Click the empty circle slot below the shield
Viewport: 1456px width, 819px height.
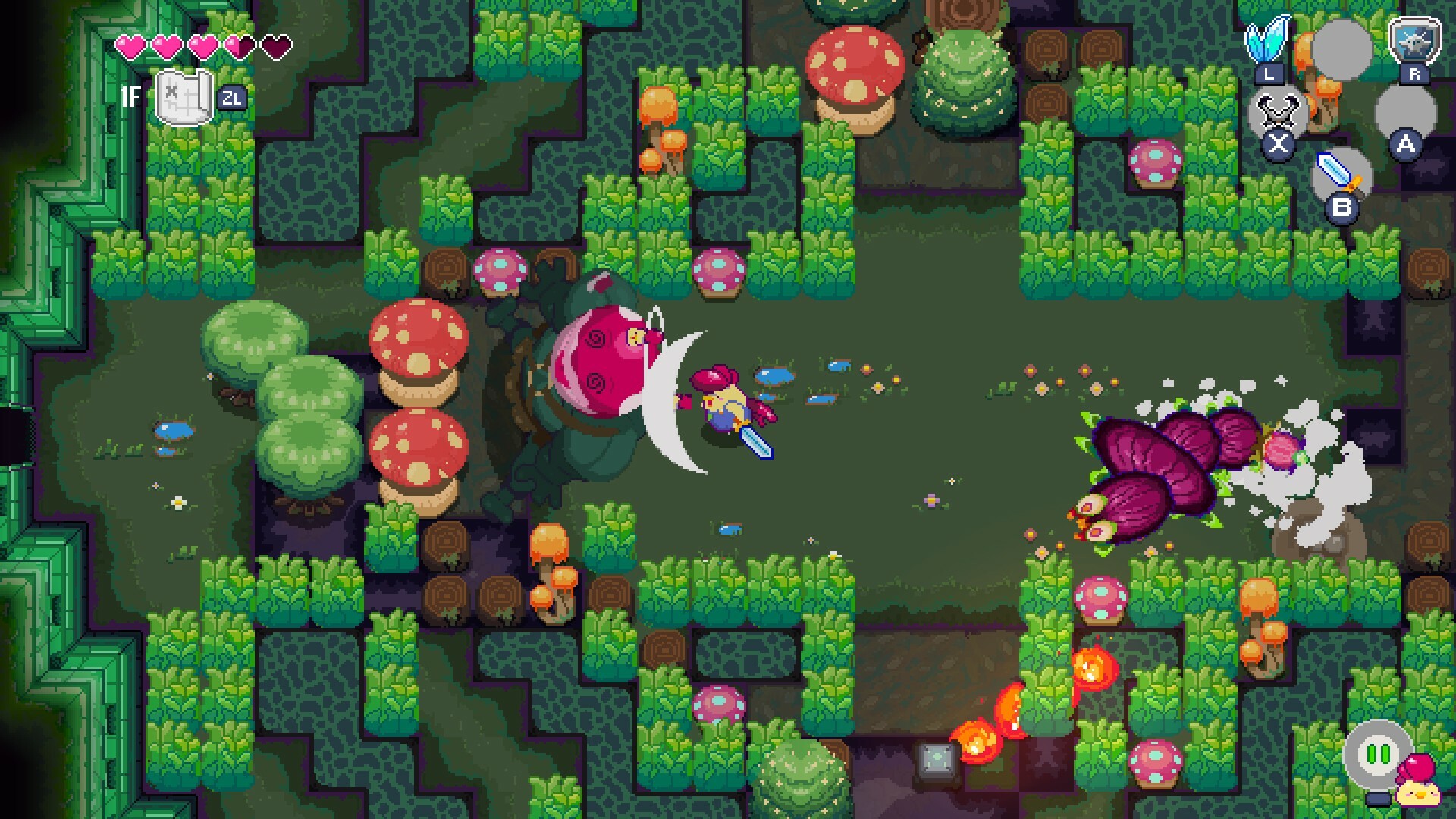[1405, 111]
